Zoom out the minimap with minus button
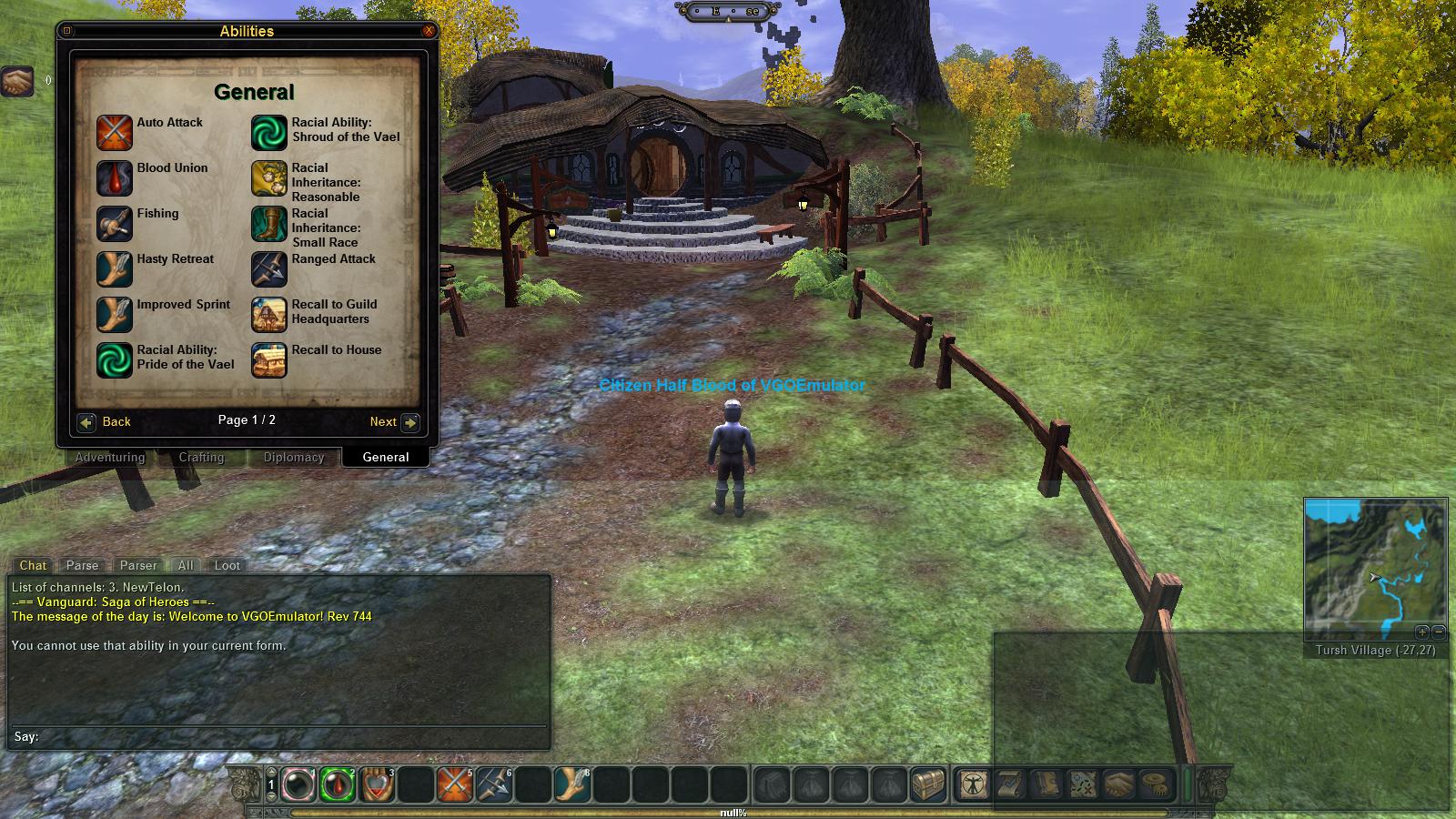1456x819 pixels. (x=1438, y=632)
